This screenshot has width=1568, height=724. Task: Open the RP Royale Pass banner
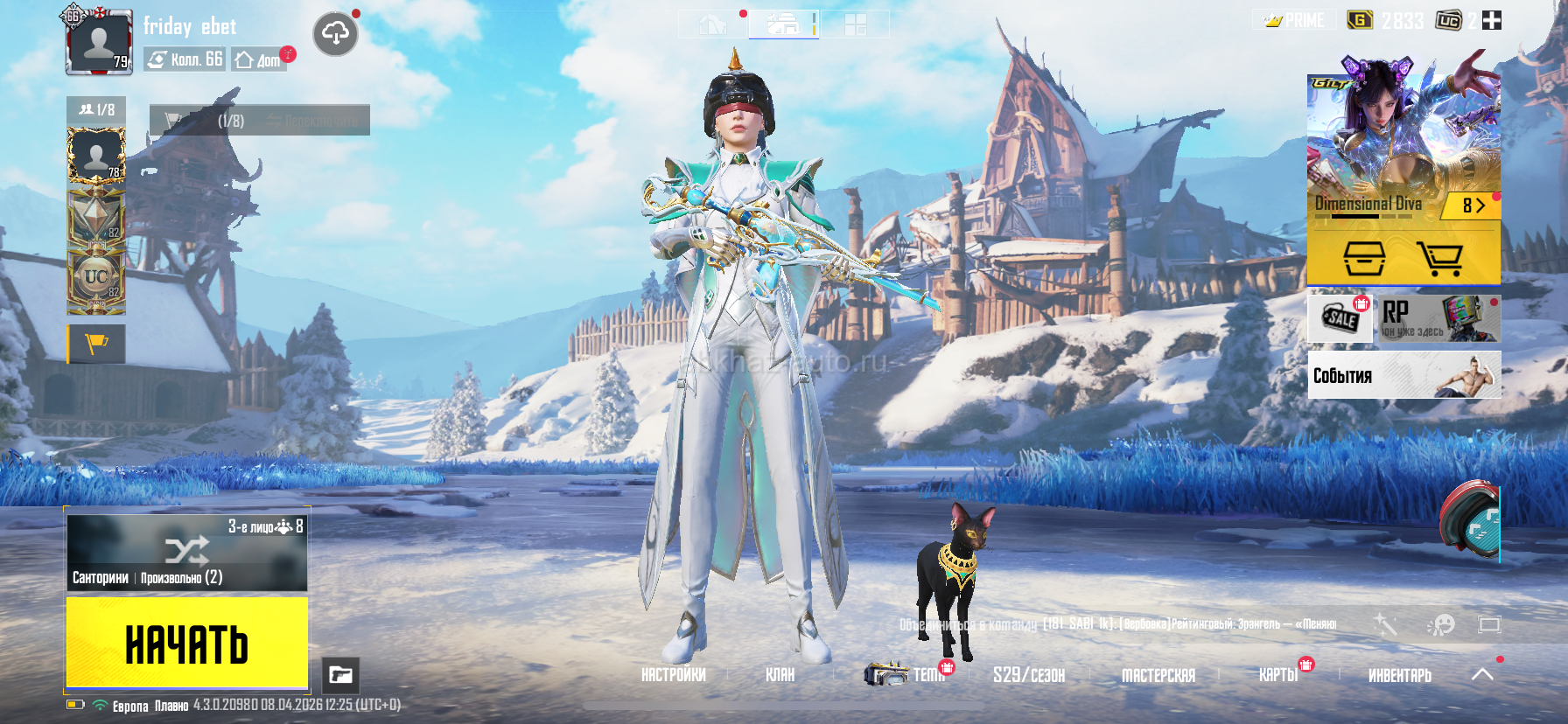1438,318
